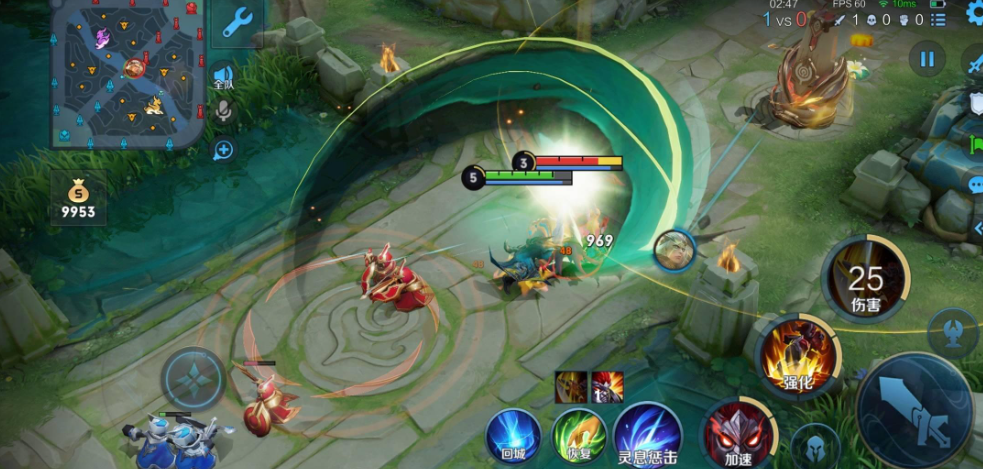Tap the quick chat plus bubble

coord(223,150)
